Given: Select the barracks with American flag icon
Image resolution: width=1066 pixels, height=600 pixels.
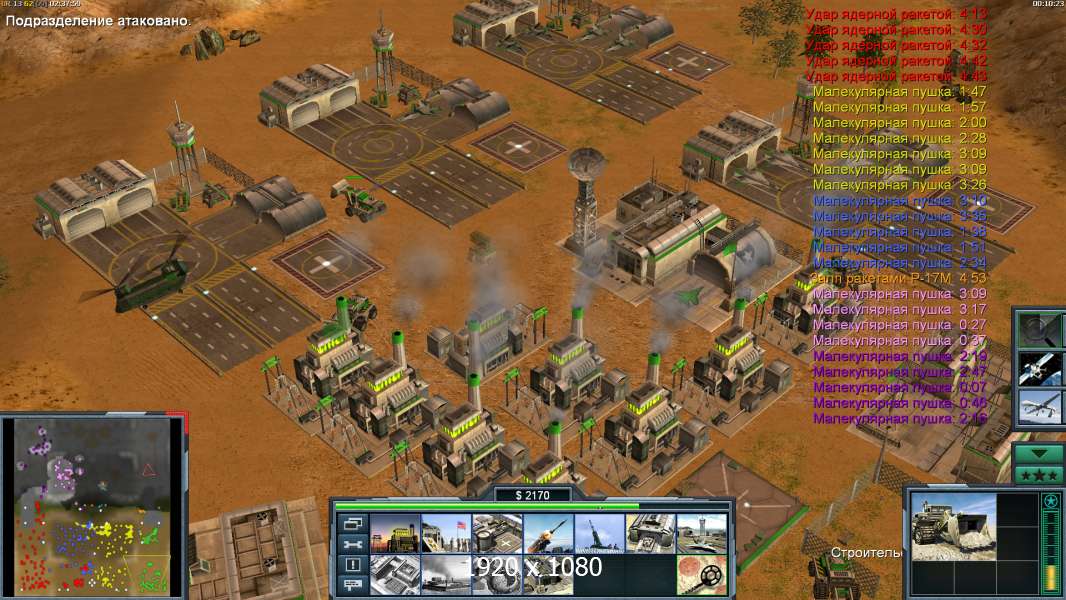Looking at the screenshot, I should click(446, 533).
